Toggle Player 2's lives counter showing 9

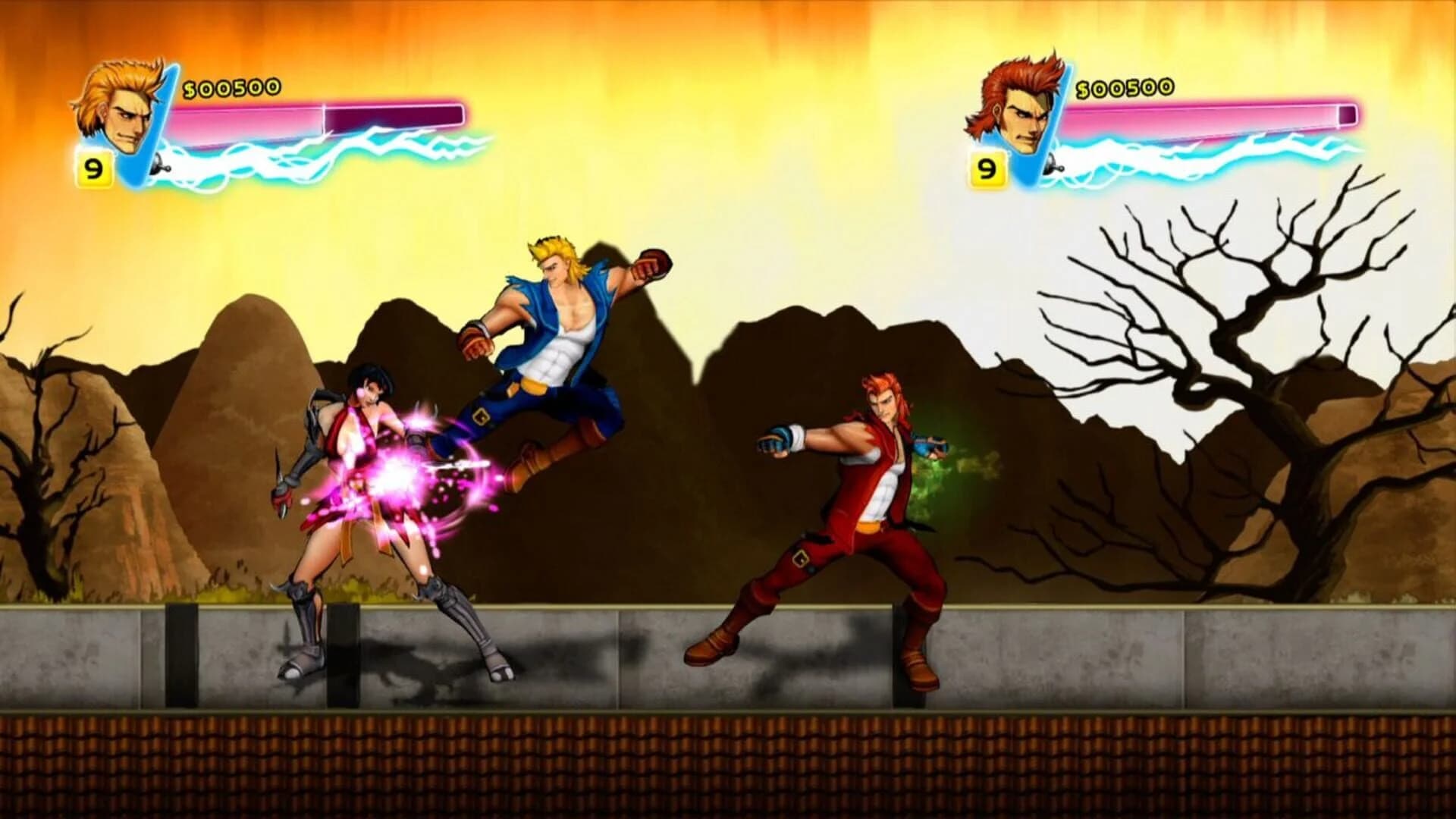click(x=989, y=168)
